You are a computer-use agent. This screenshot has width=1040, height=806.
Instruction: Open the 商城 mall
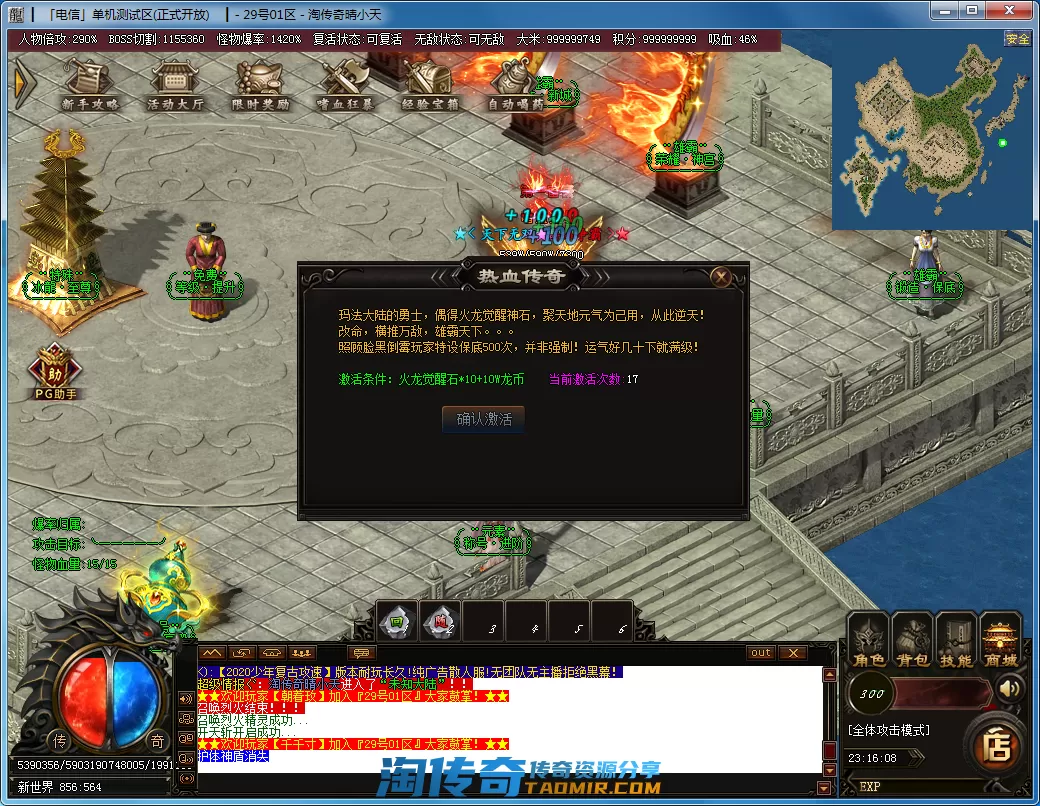(x=999, y=640)
